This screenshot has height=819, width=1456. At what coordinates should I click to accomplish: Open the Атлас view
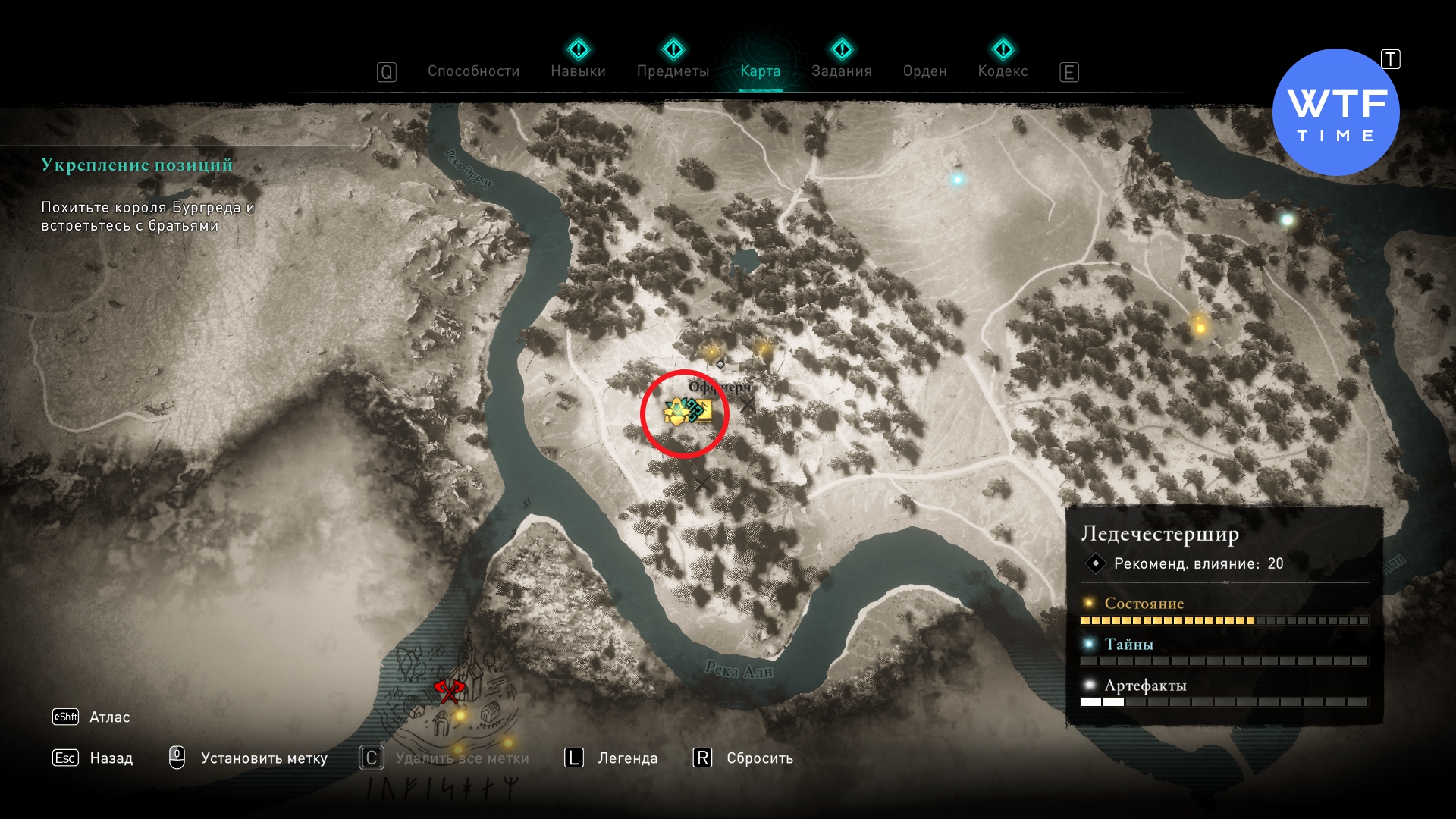coord(109,717)
